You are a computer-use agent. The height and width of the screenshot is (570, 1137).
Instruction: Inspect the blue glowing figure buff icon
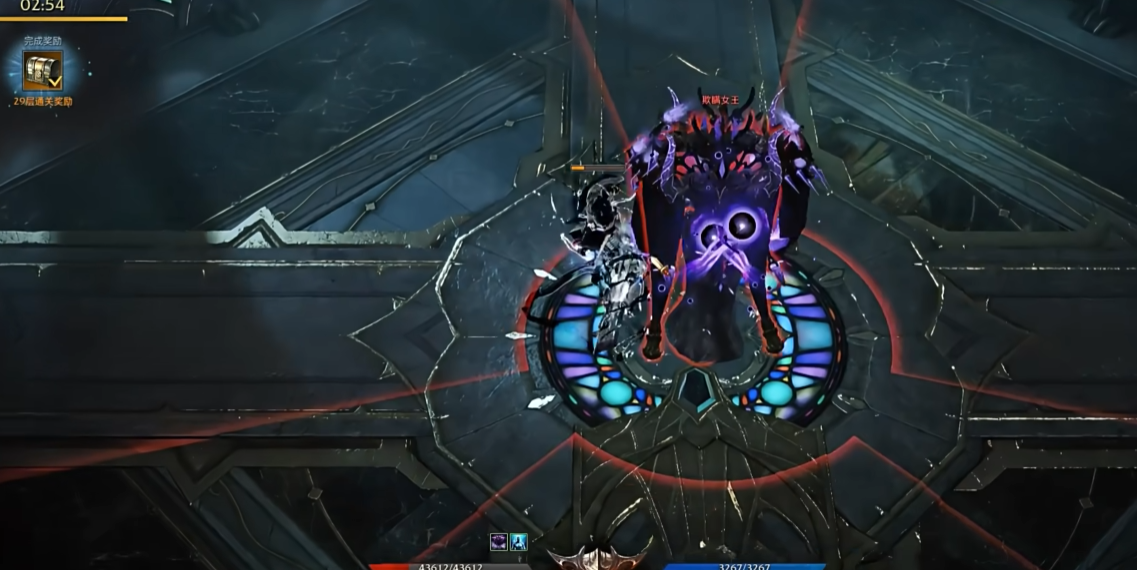(519, 541)
